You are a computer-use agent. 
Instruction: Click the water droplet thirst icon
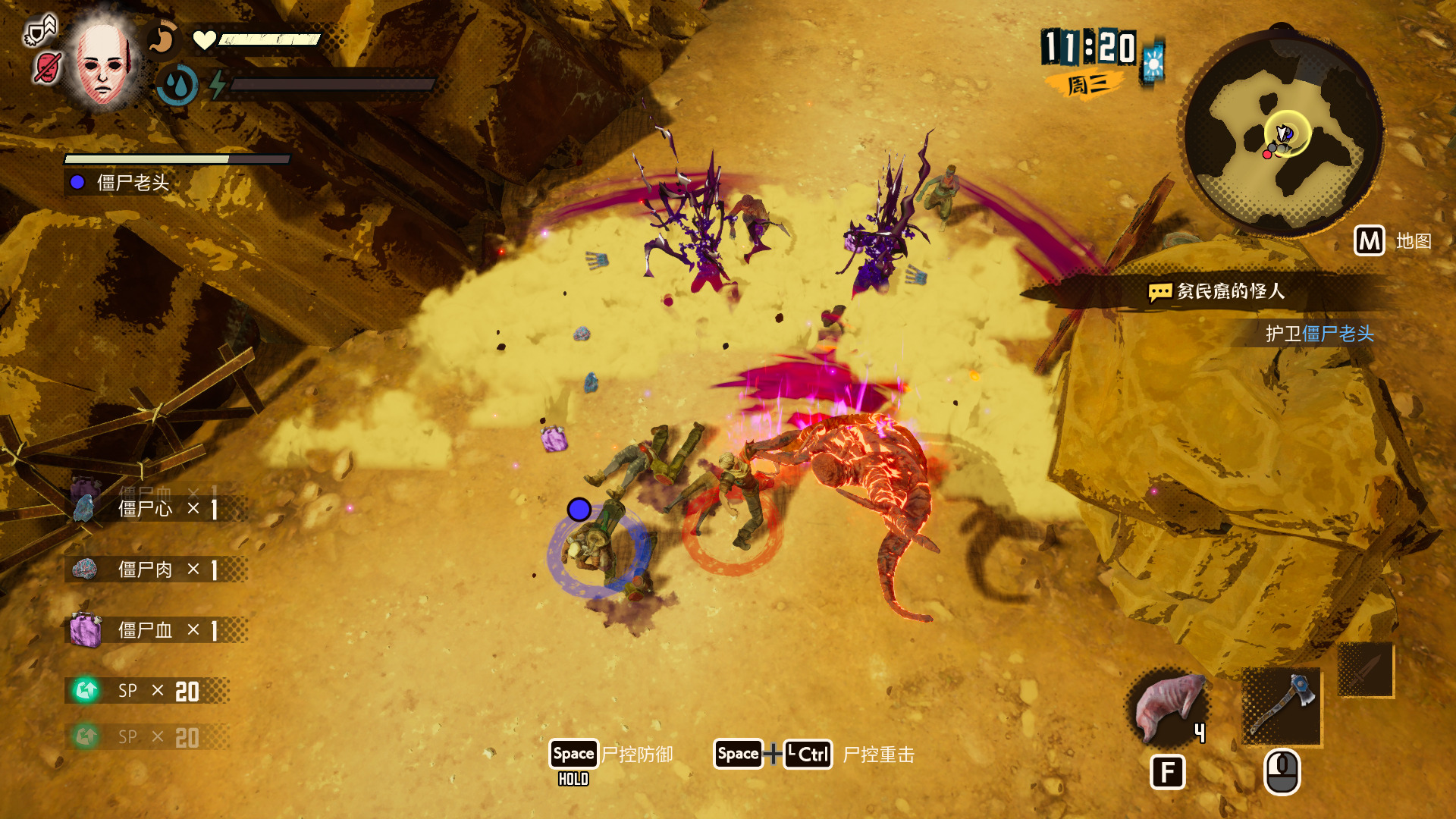(x=179, y=85)
